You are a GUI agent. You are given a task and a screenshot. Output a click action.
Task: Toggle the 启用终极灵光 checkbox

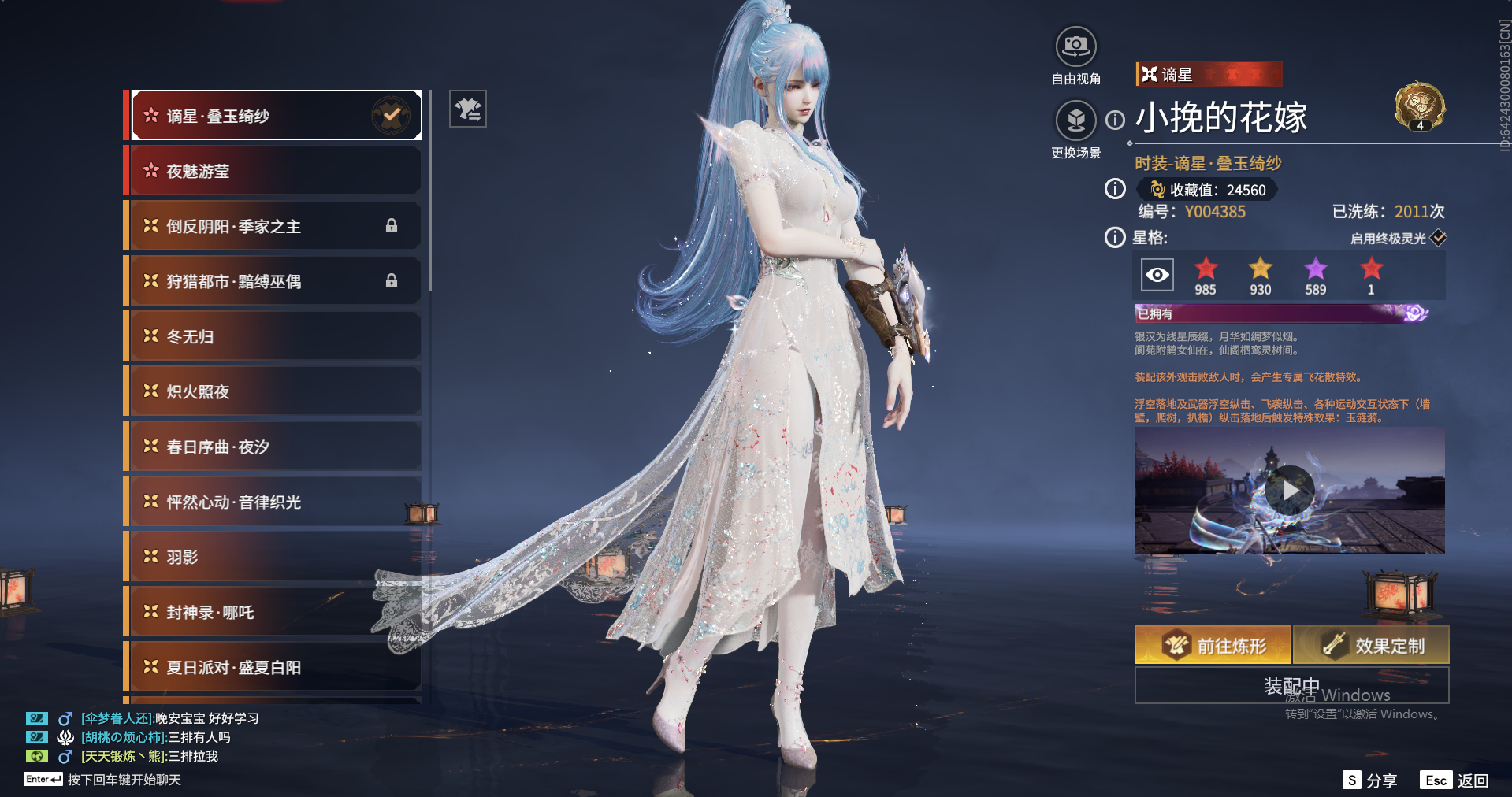point(1438,238)
